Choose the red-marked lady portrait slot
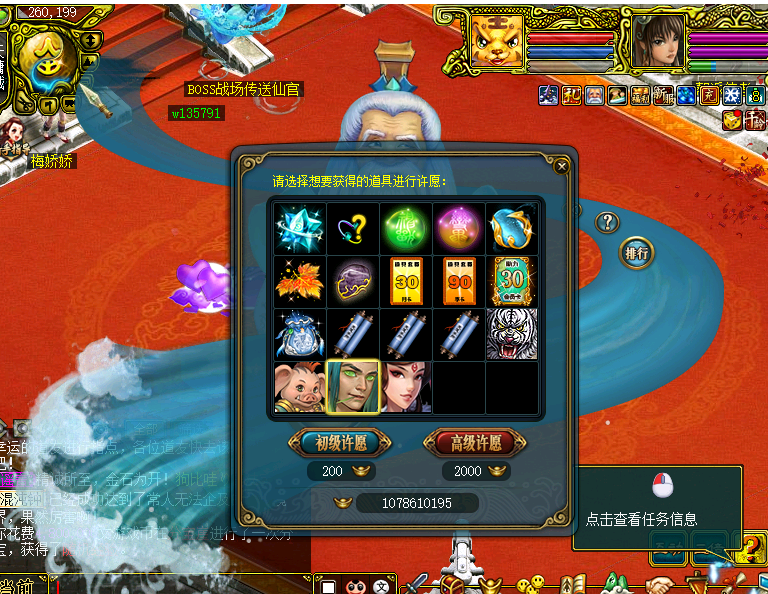768x594 pixels. 406,387
